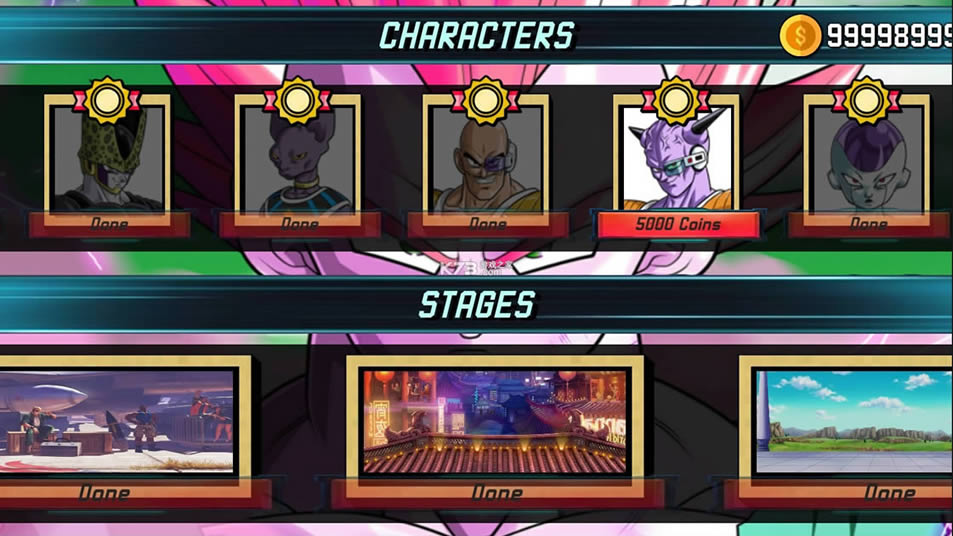Viewport: 953px width, 536px height.
Task: Select the Cell character portrait
Action: coord(108,158)
